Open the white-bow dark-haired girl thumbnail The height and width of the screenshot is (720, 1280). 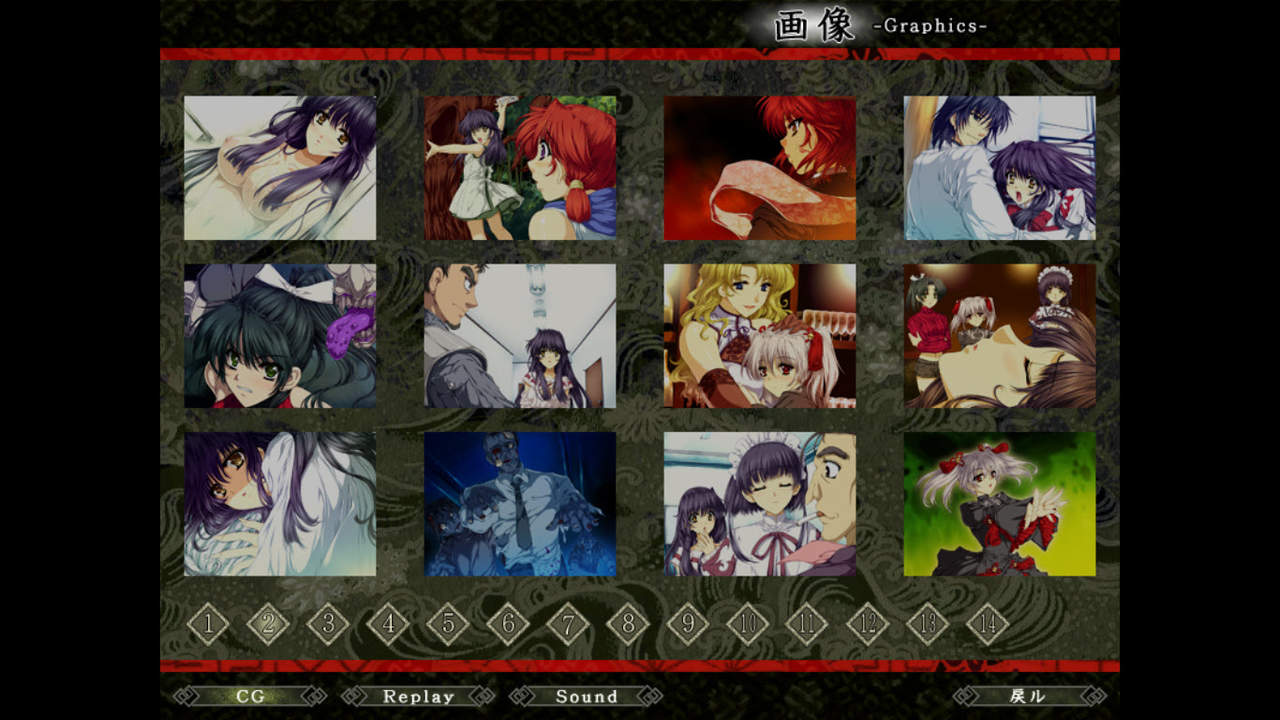click(x=280, y=336)
